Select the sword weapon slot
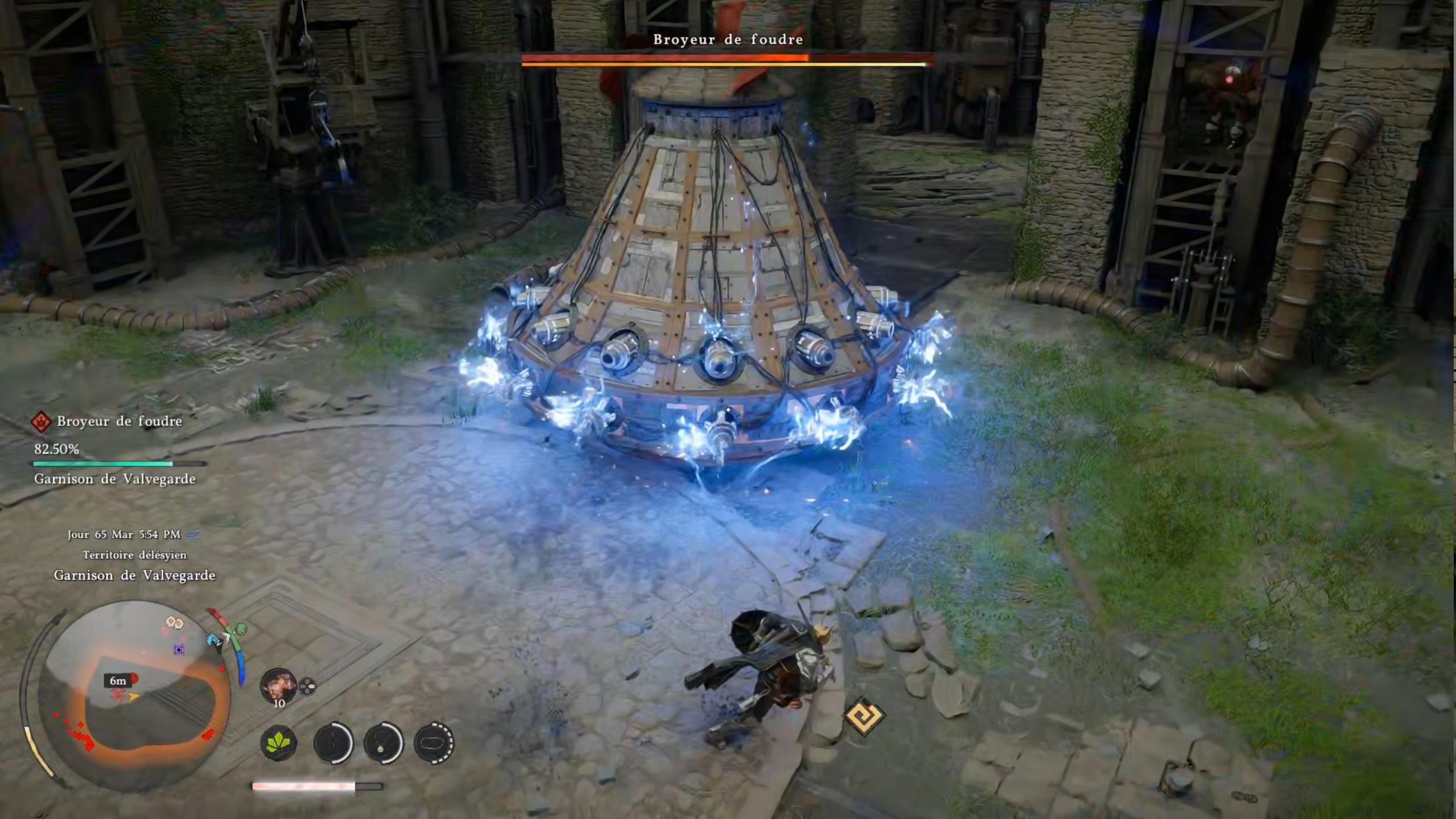Image resolution: width=1456 pixels, height=819 pixels. tap(333, 742)
